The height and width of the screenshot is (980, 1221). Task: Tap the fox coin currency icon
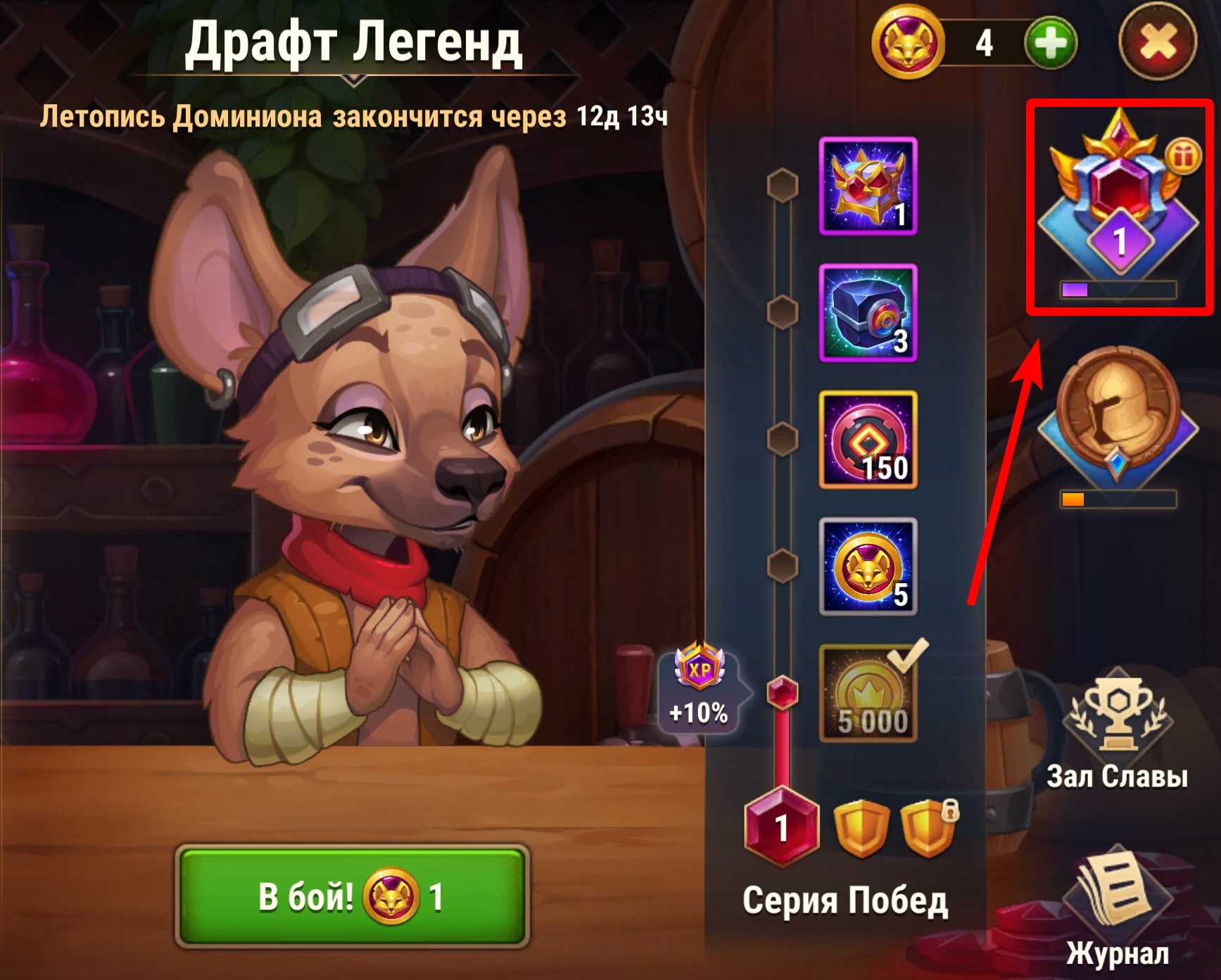point(908,44)
